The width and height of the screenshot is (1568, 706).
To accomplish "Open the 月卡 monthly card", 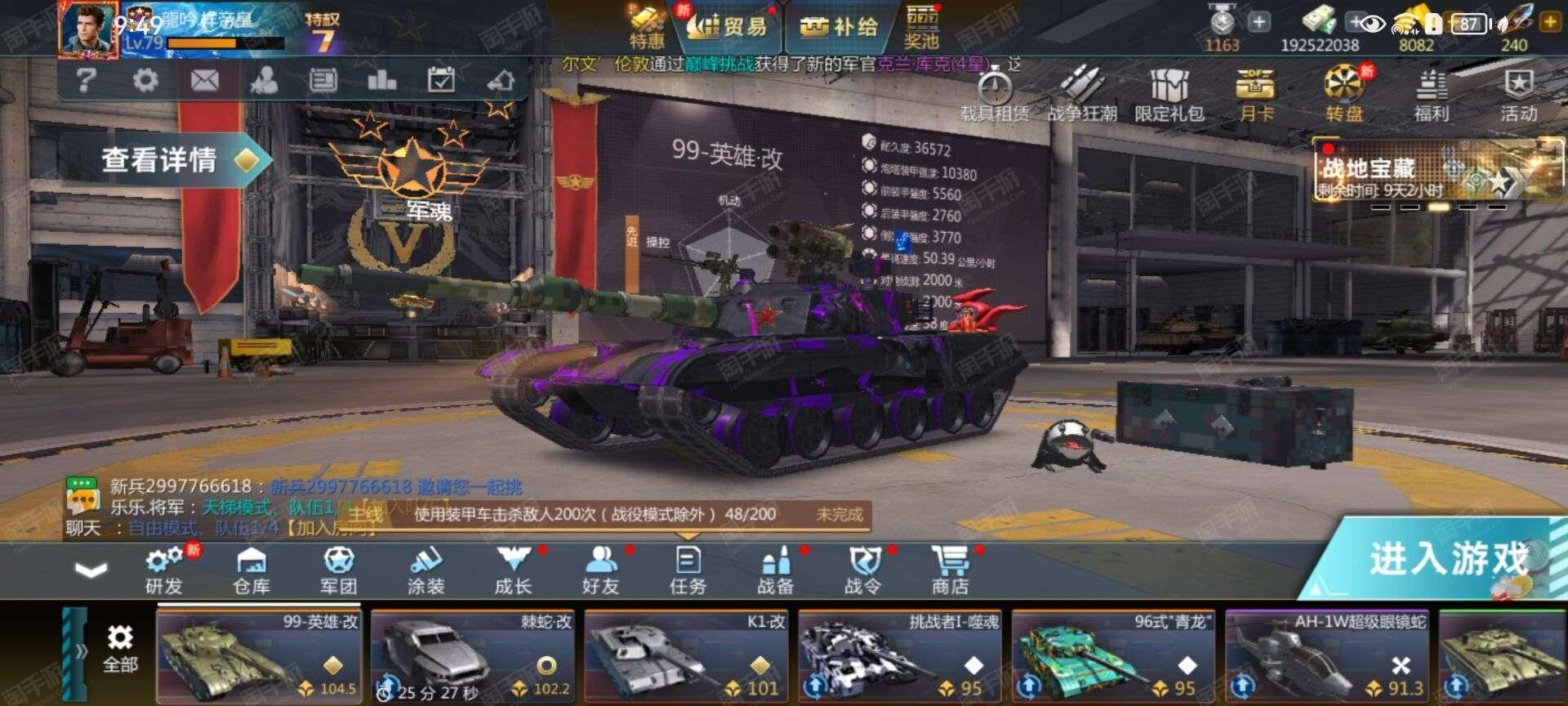I will click(x=1256, y=93).
